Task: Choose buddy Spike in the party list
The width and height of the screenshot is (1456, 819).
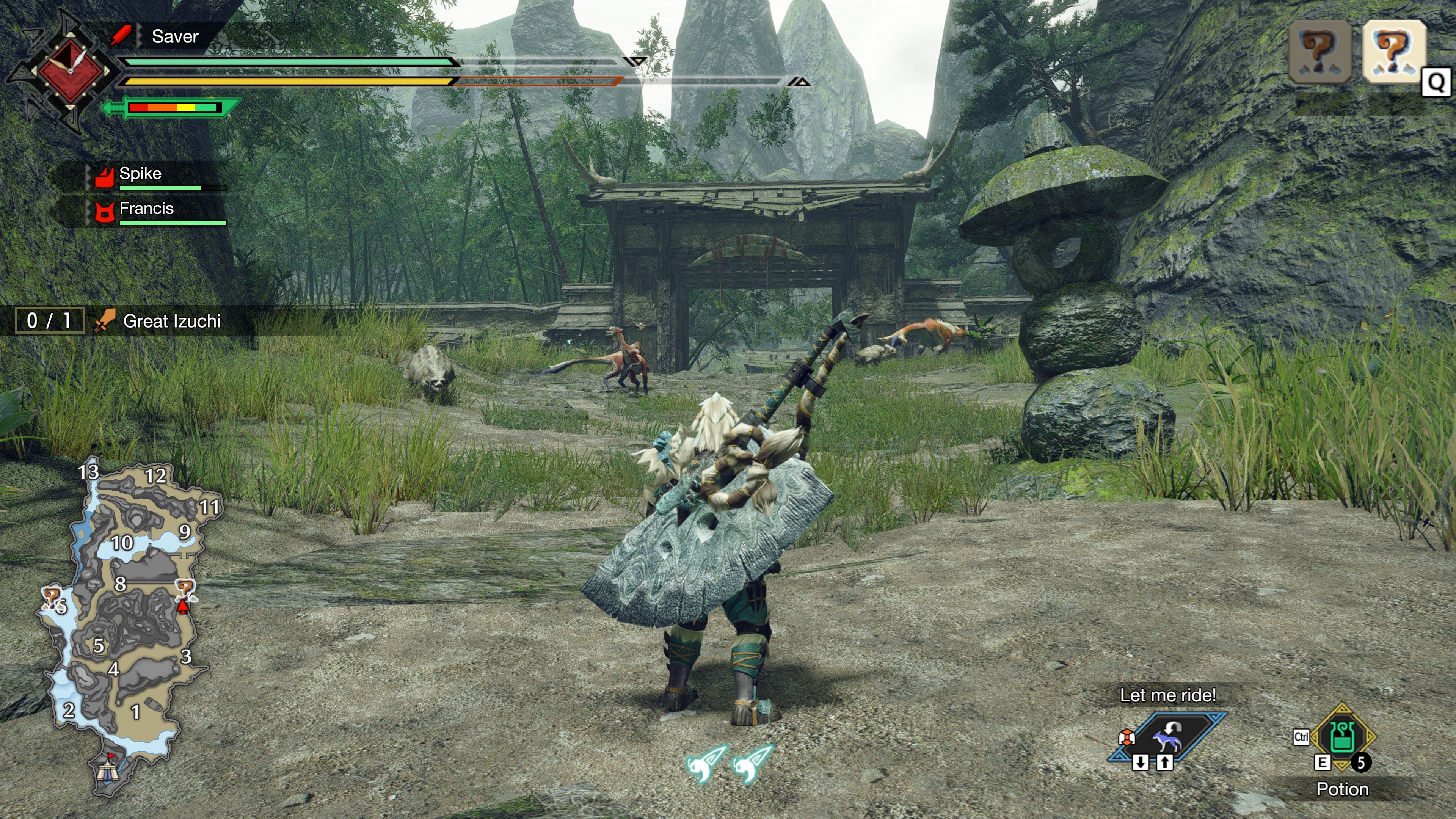Action: (x=140, y=174)
